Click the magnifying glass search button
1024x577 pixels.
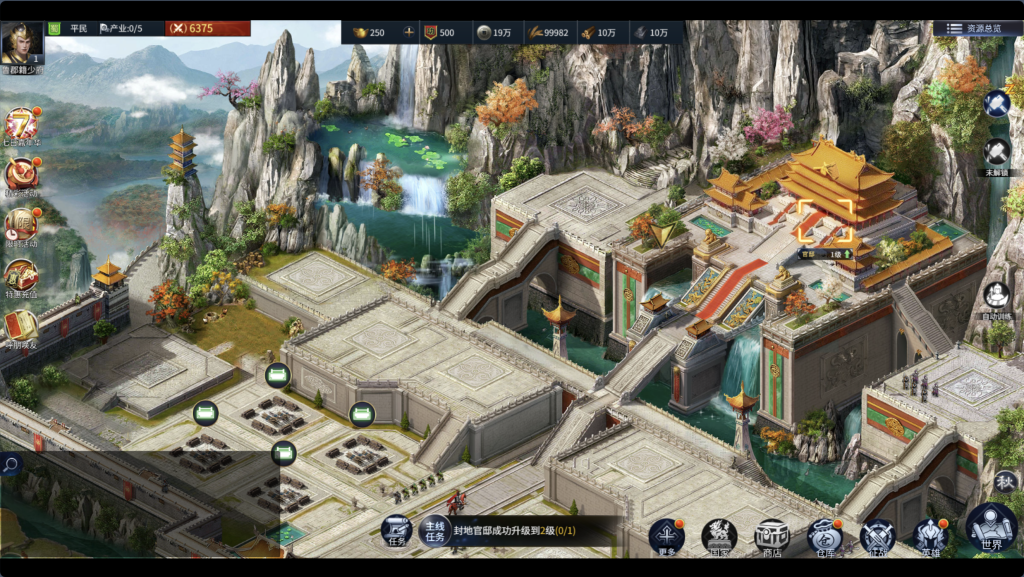click(x=11, y=464)
